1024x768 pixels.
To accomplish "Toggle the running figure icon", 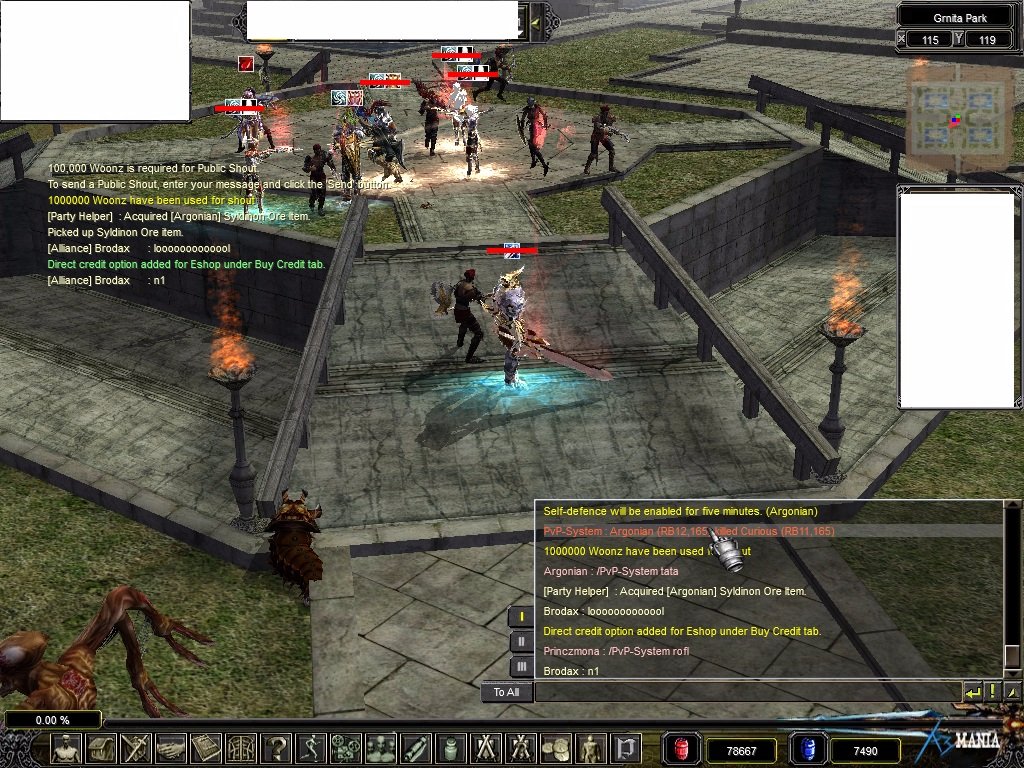I will click(312, 749).
